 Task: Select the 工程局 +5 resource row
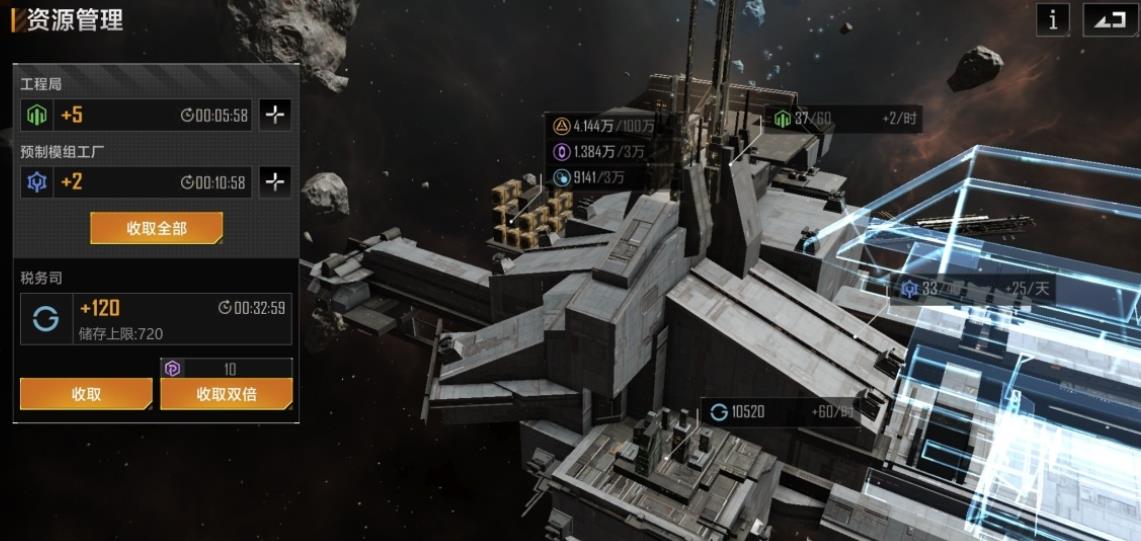(136, 115)
